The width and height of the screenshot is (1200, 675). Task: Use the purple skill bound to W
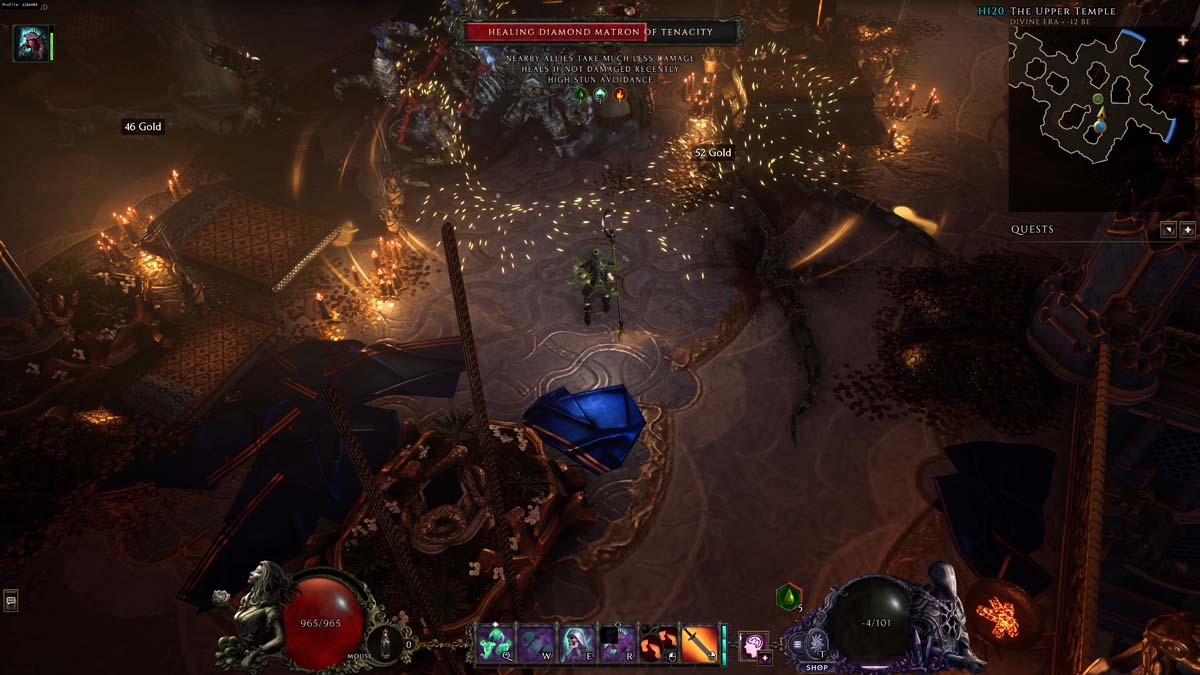pos(537,643)
